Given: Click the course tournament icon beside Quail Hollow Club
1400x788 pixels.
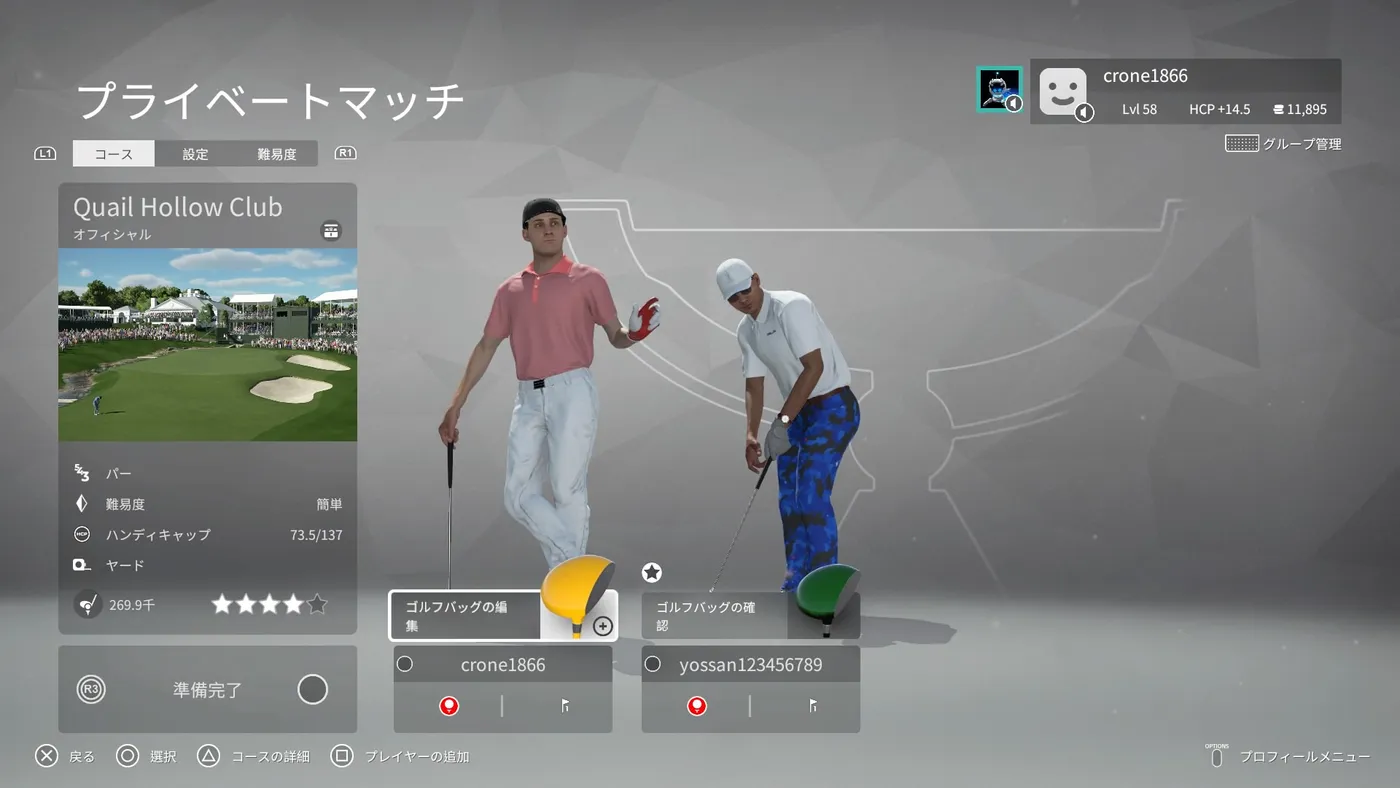Looking at the screenshot, I should [x=331, y=231].
